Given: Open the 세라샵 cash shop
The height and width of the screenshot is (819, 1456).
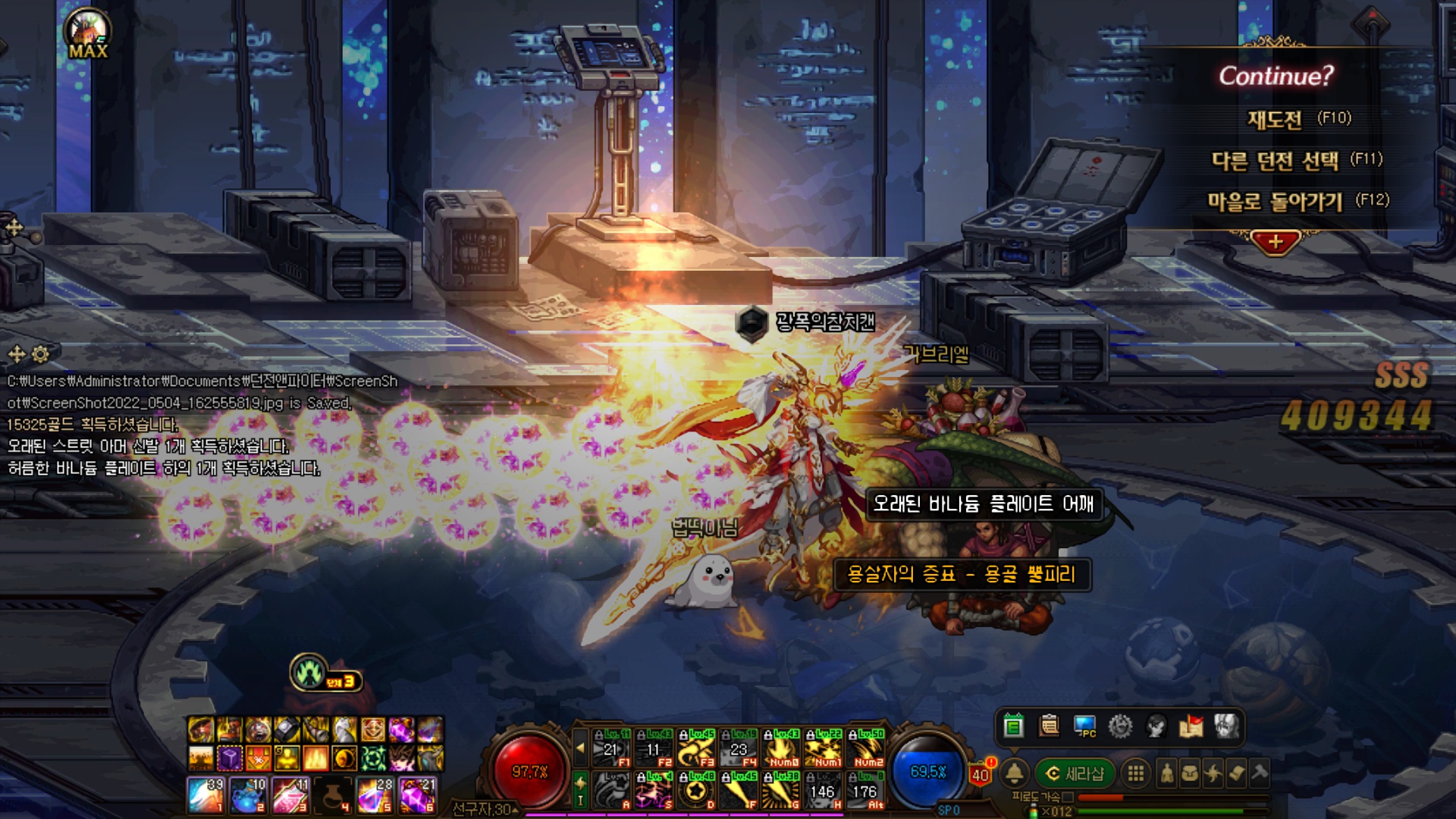Looking at the screenshot, I should pos(1075,773).
